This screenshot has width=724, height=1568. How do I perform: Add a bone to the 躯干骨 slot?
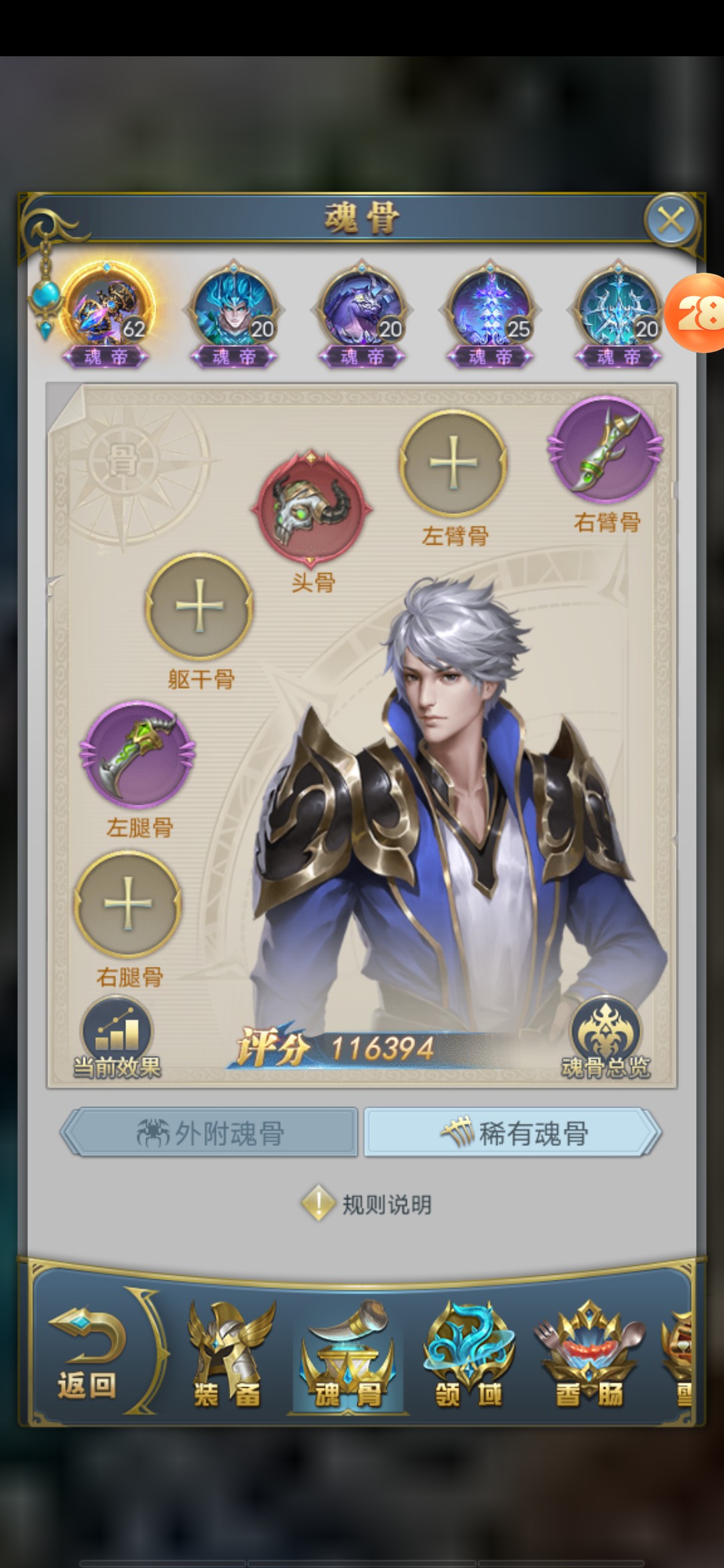click(x=199, y=606)
